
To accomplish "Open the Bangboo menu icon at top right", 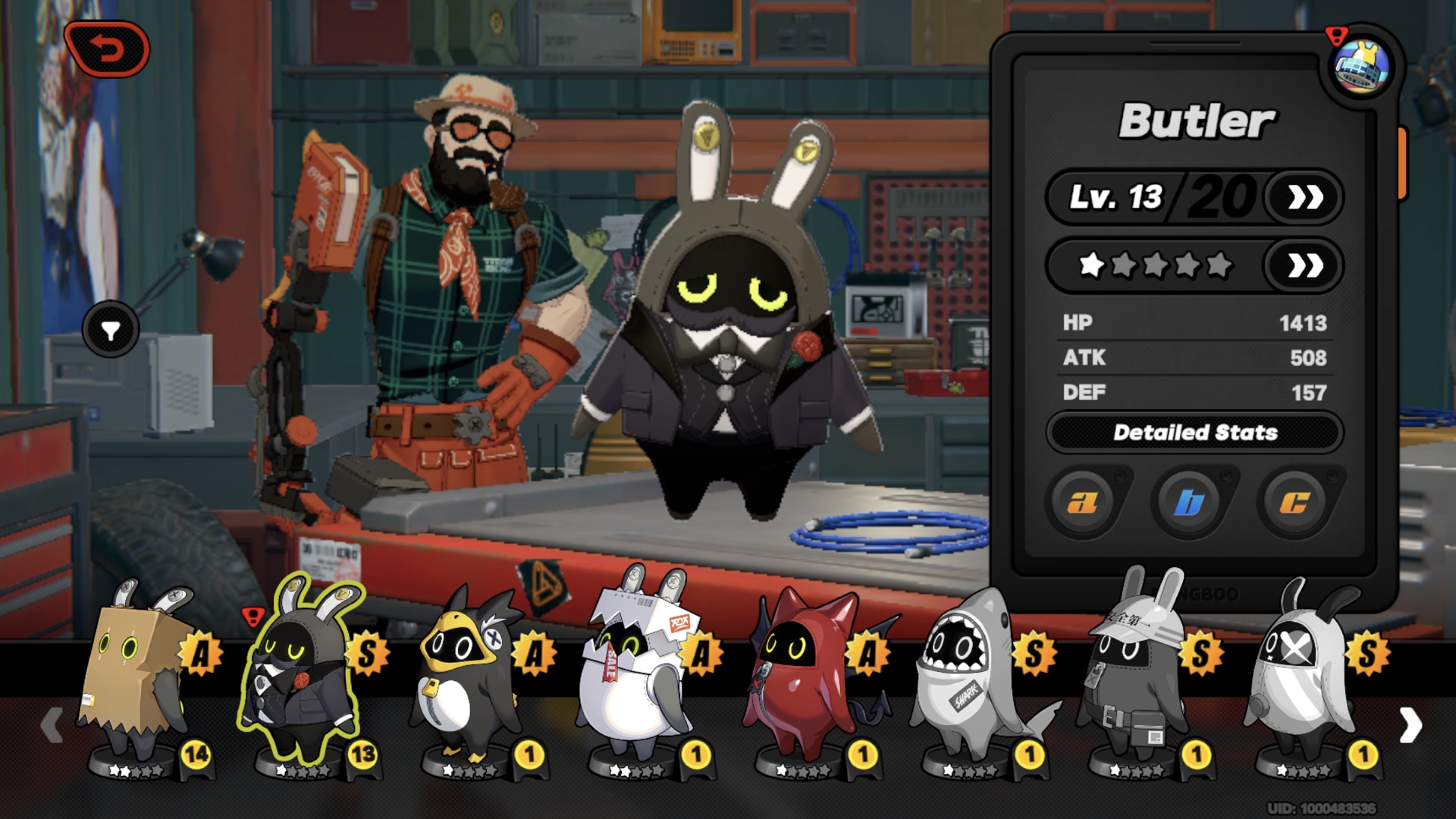I will point(1361,68).
